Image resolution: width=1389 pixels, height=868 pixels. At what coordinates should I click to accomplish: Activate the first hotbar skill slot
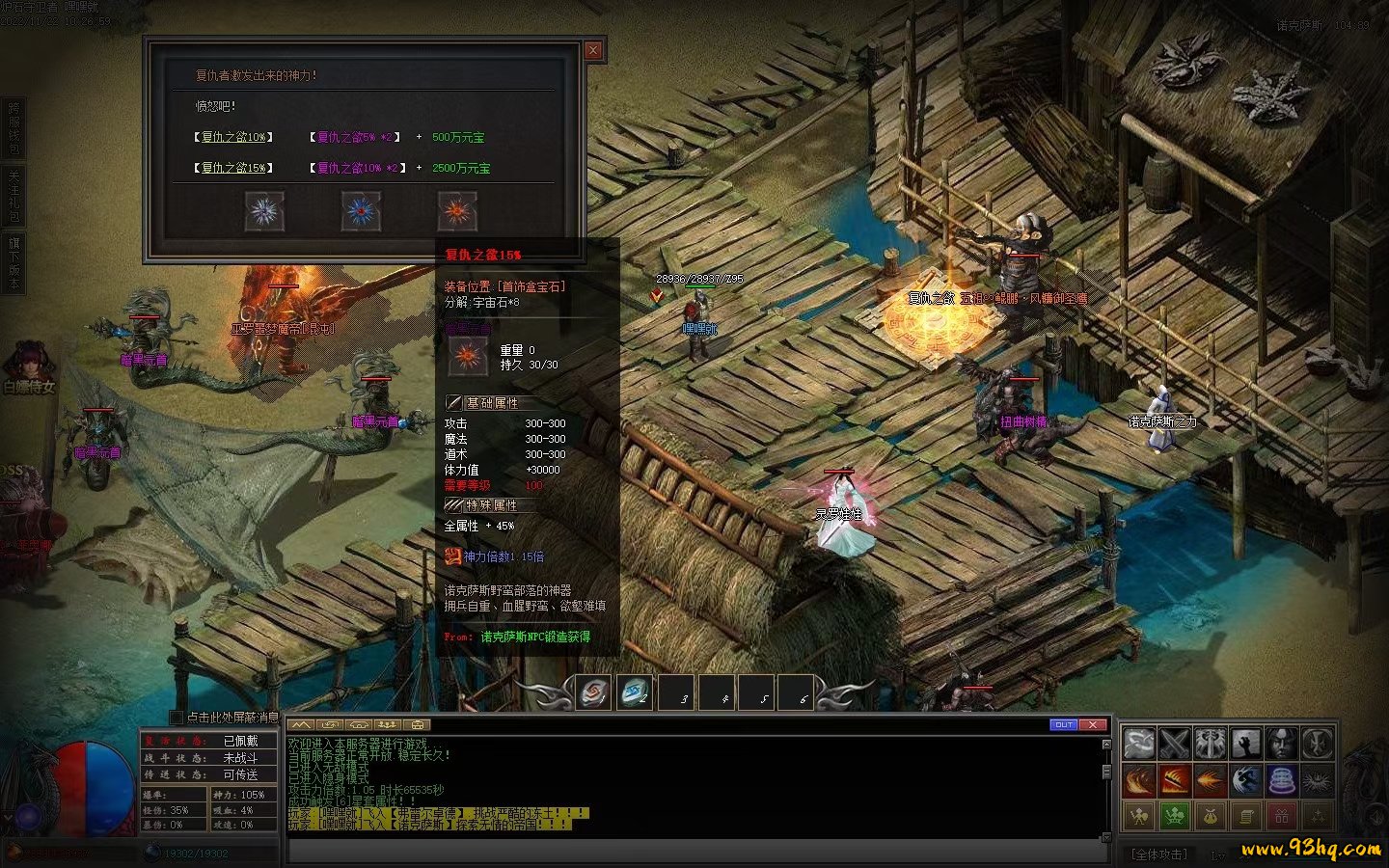point(593,692)
